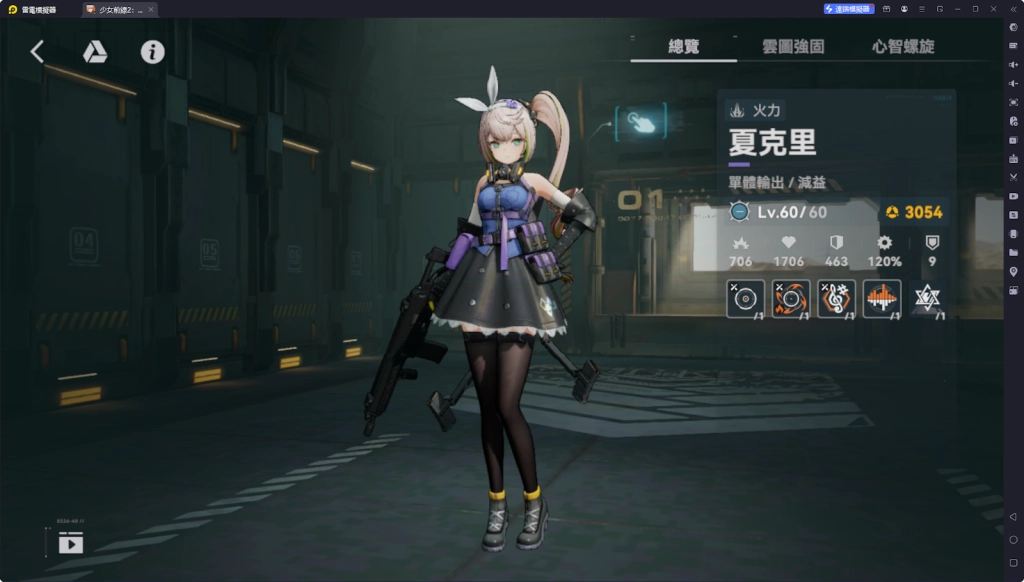Choose the orange sound waveform skill
This screenshot has width=1024, height=582.
[x=881, y=298]
